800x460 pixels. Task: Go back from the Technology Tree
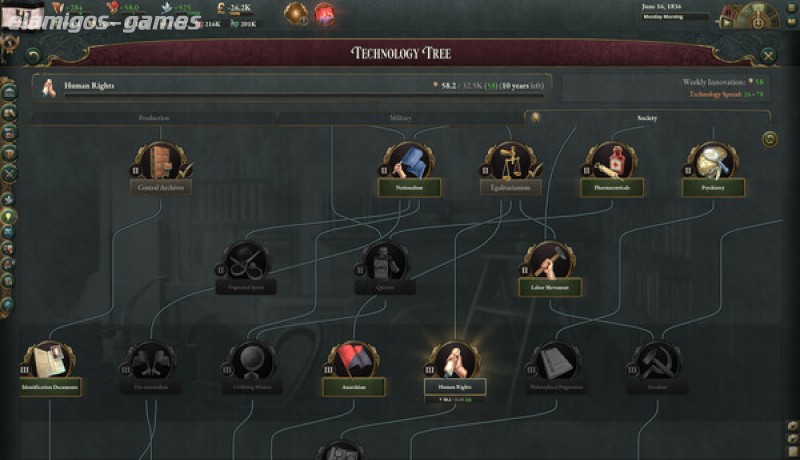[x=33, y=56]
